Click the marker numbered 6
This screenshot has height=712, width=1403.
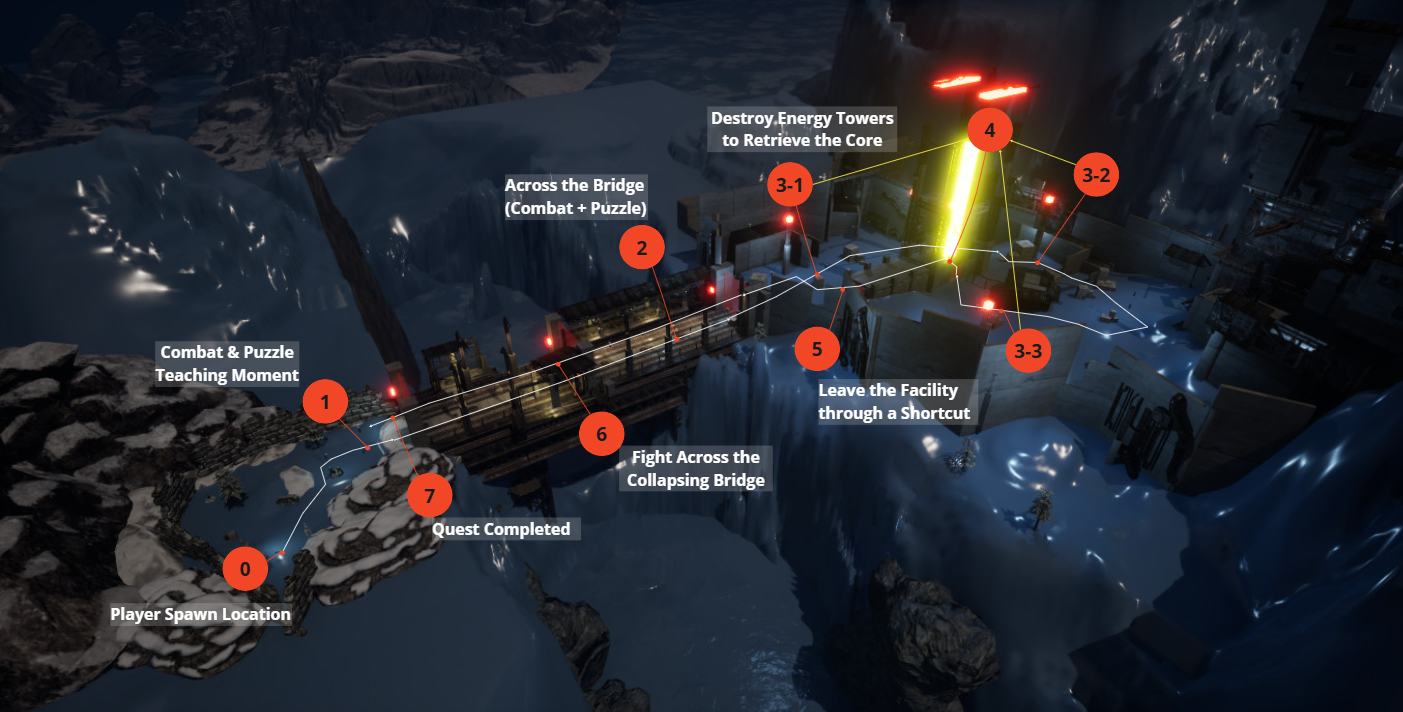(x=601, y=434)
